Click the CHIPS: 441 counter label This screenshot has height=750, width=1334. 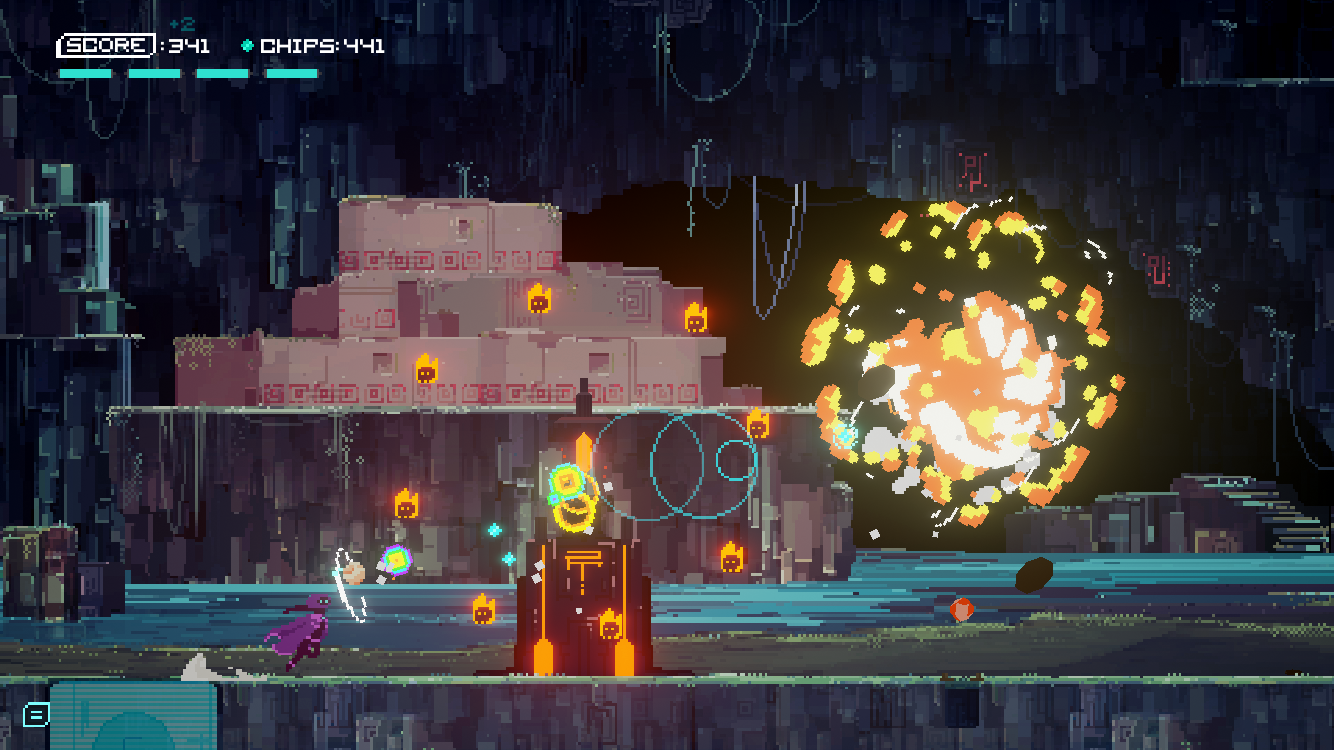[x=322, y=43]
